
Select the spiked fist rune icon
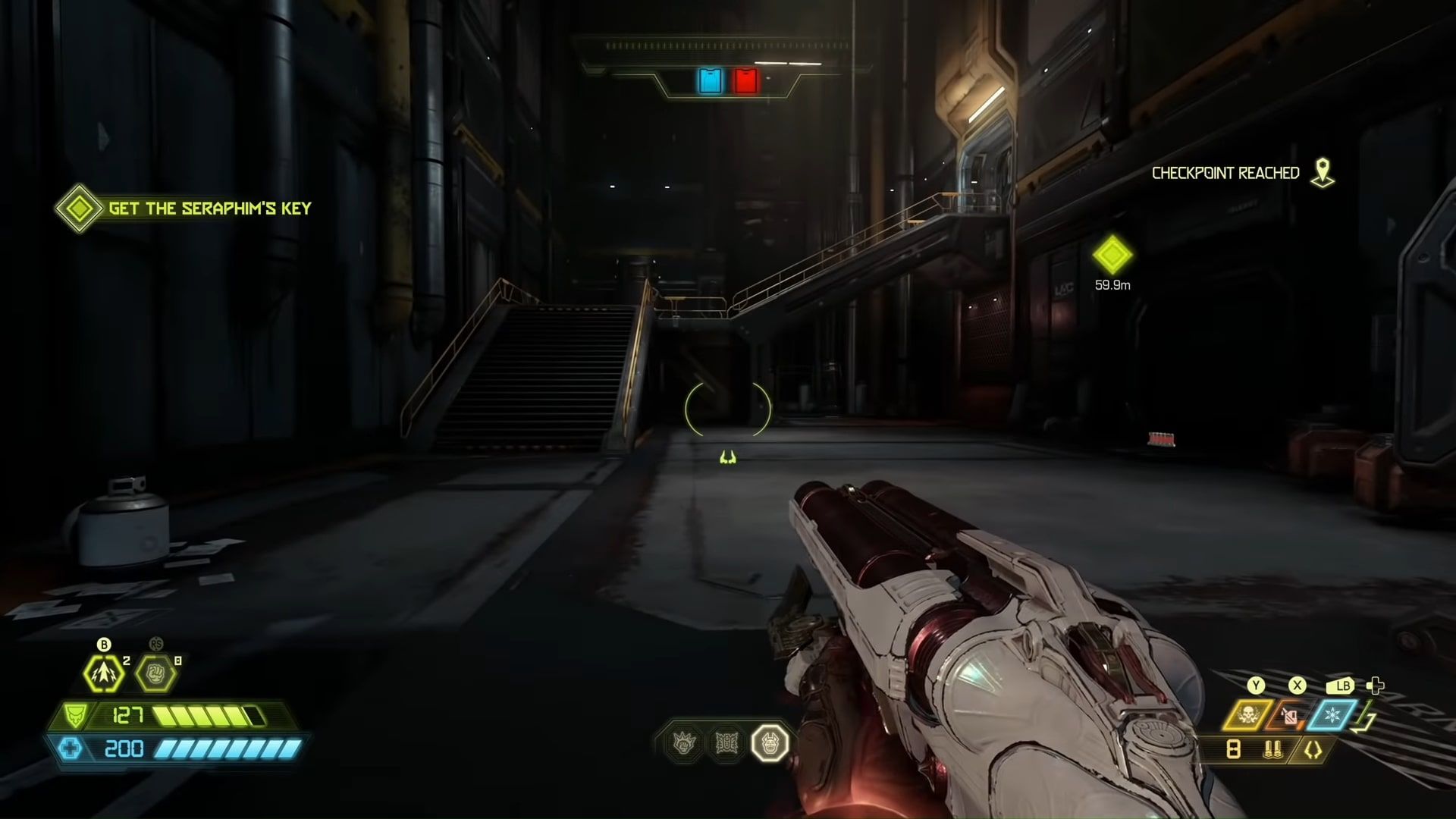click(x=685, y=743)
